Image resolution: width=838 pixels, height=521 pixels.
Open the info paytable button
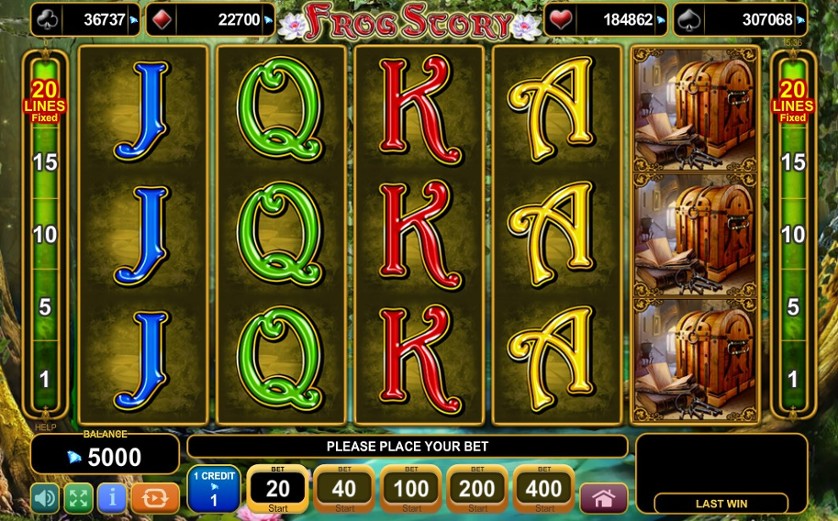coord(111,497)
